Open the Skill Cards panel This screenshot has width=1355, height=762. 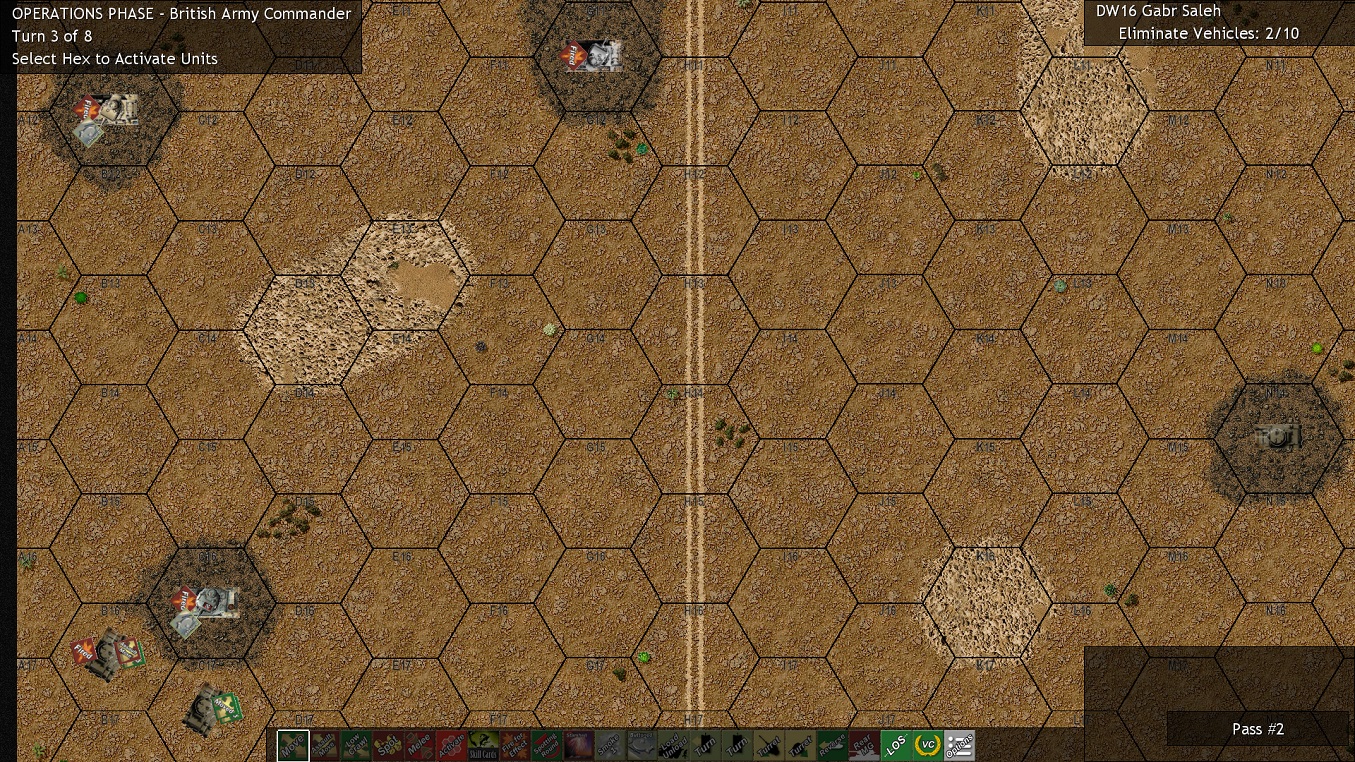tap(483, 745)
